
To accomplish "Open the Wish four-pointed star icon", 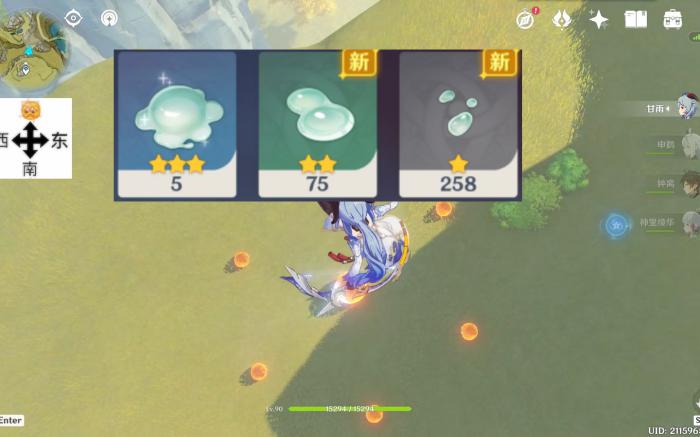I will [599, 19].
